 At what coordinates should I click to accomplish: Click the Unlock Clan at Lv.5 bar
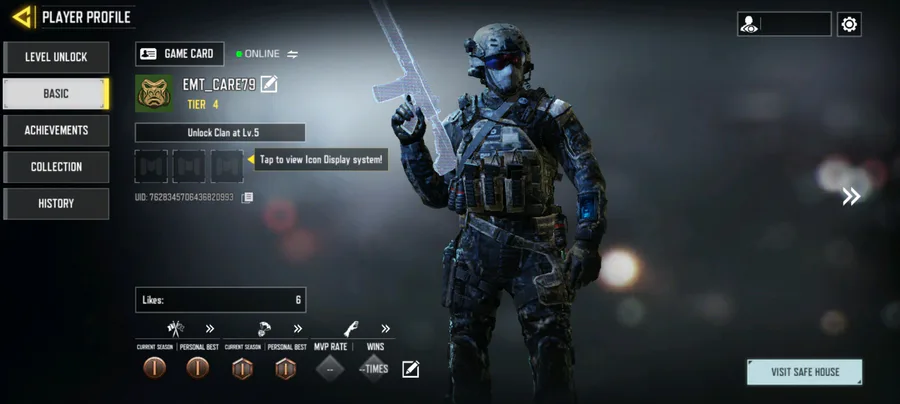point(220,133)
